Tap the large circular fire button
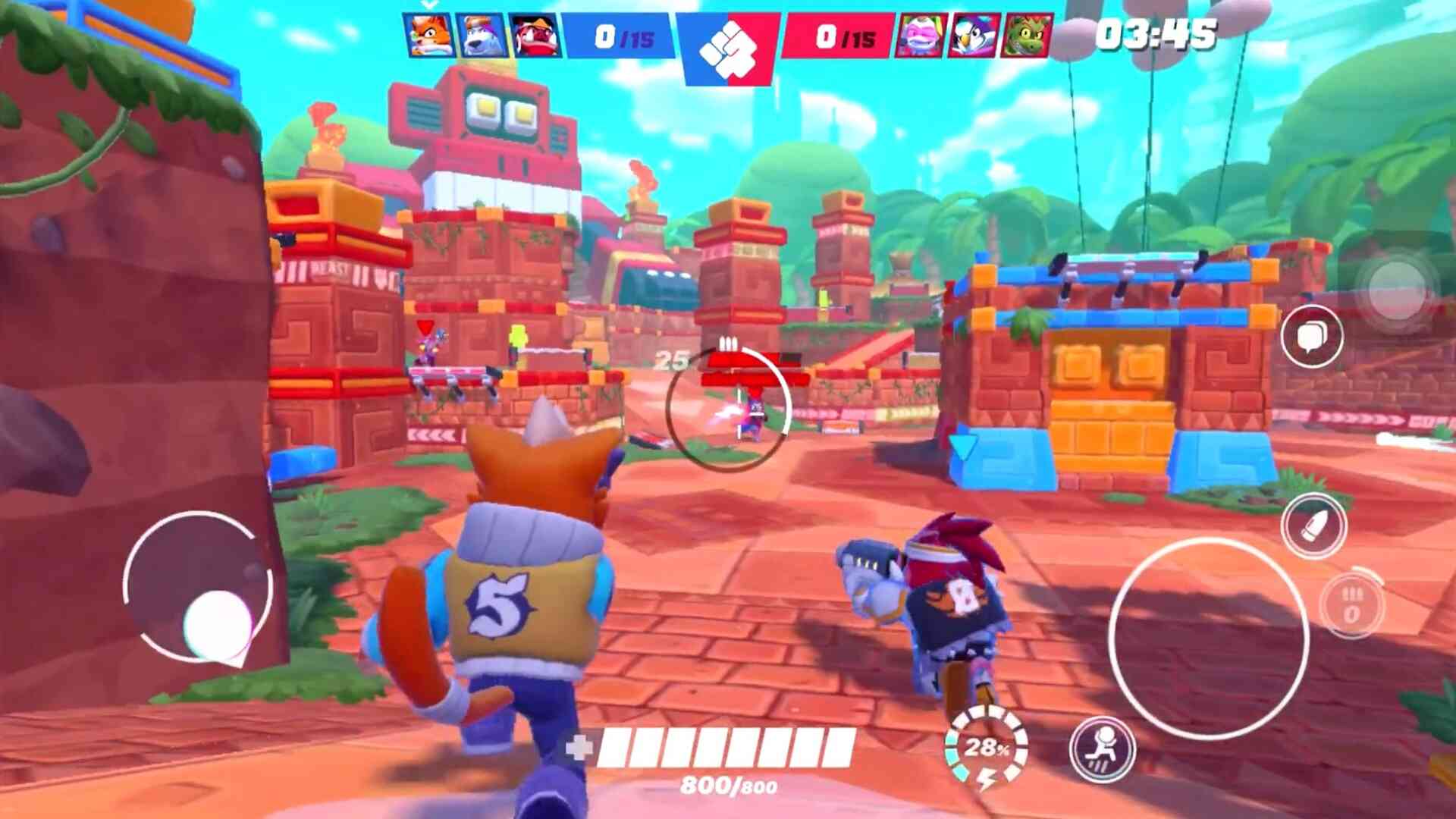 (x=1208, y=639)
